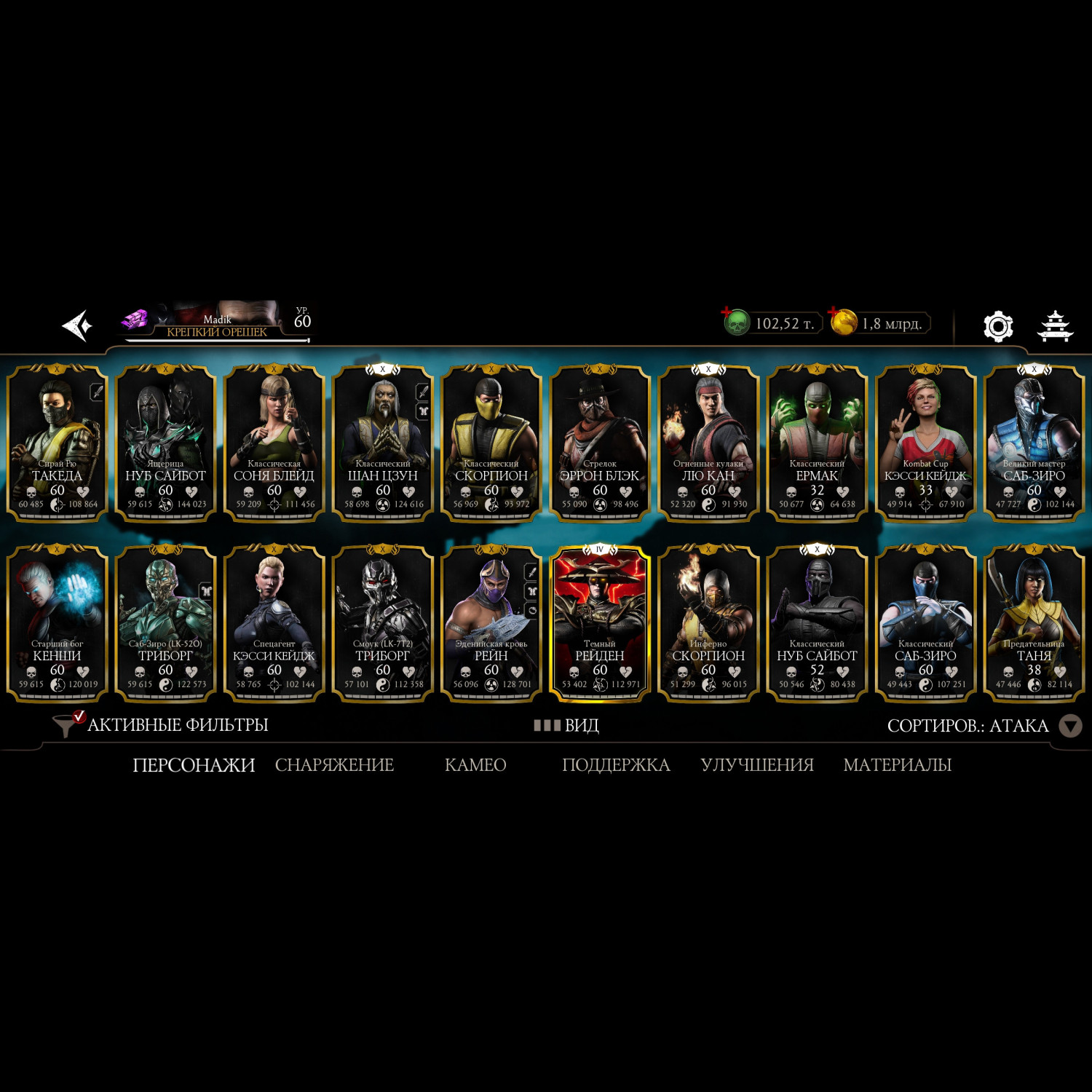The width and height of the screenshot is (1092, 1092).
Task: Change the card view (Вид)
Action: tap(566, 725)
